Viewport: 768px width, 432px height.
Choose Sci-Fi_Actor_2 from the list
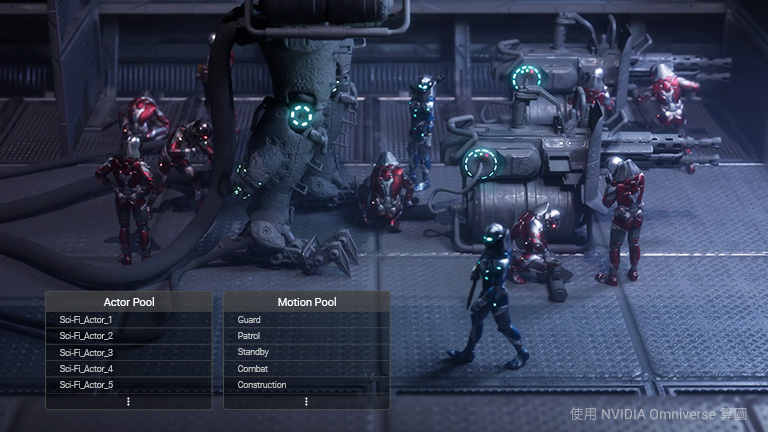(87, 336)
